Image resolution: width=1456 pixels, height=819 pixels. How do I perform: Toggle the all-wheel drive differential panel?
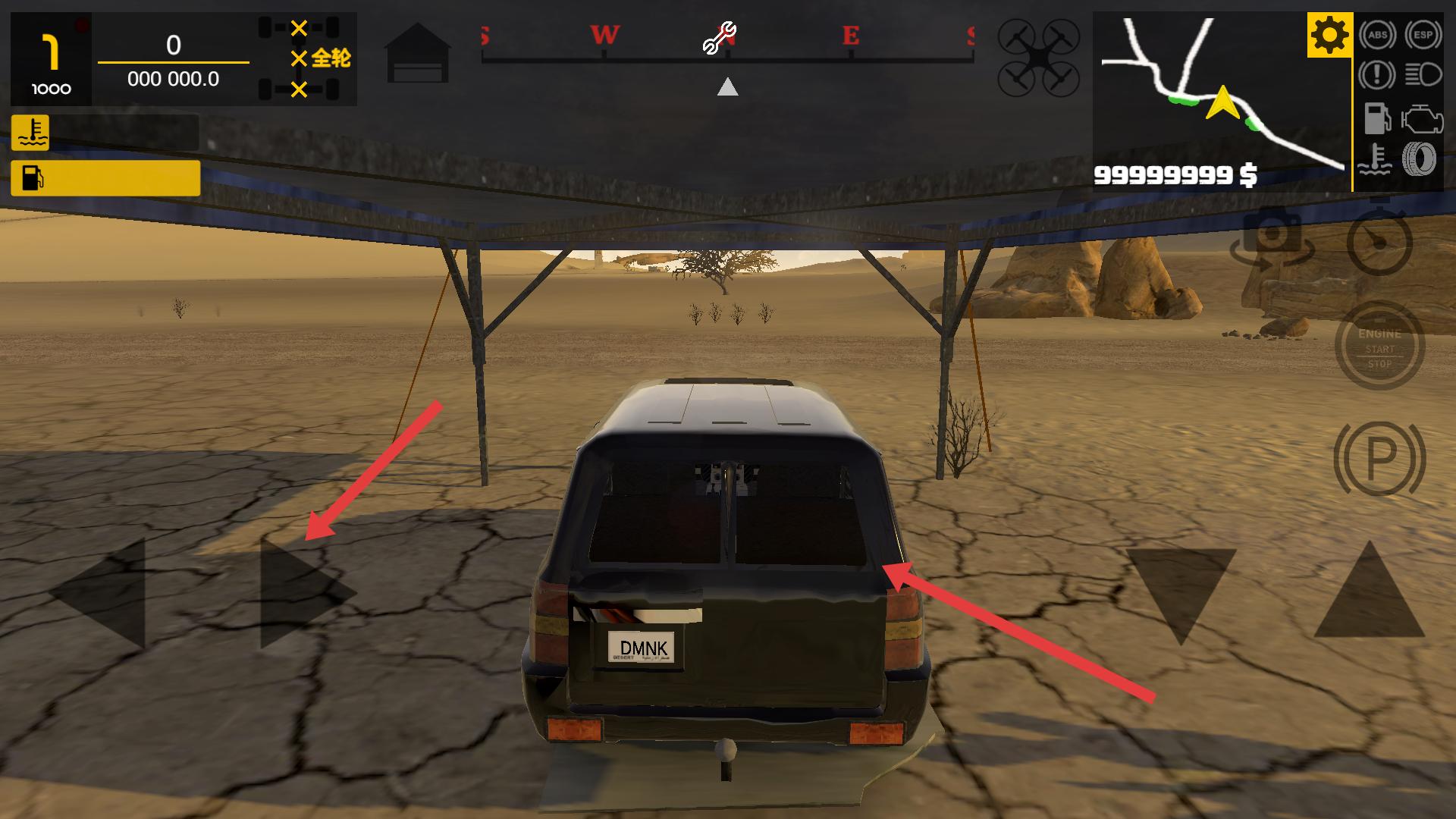tap(305, 59)
